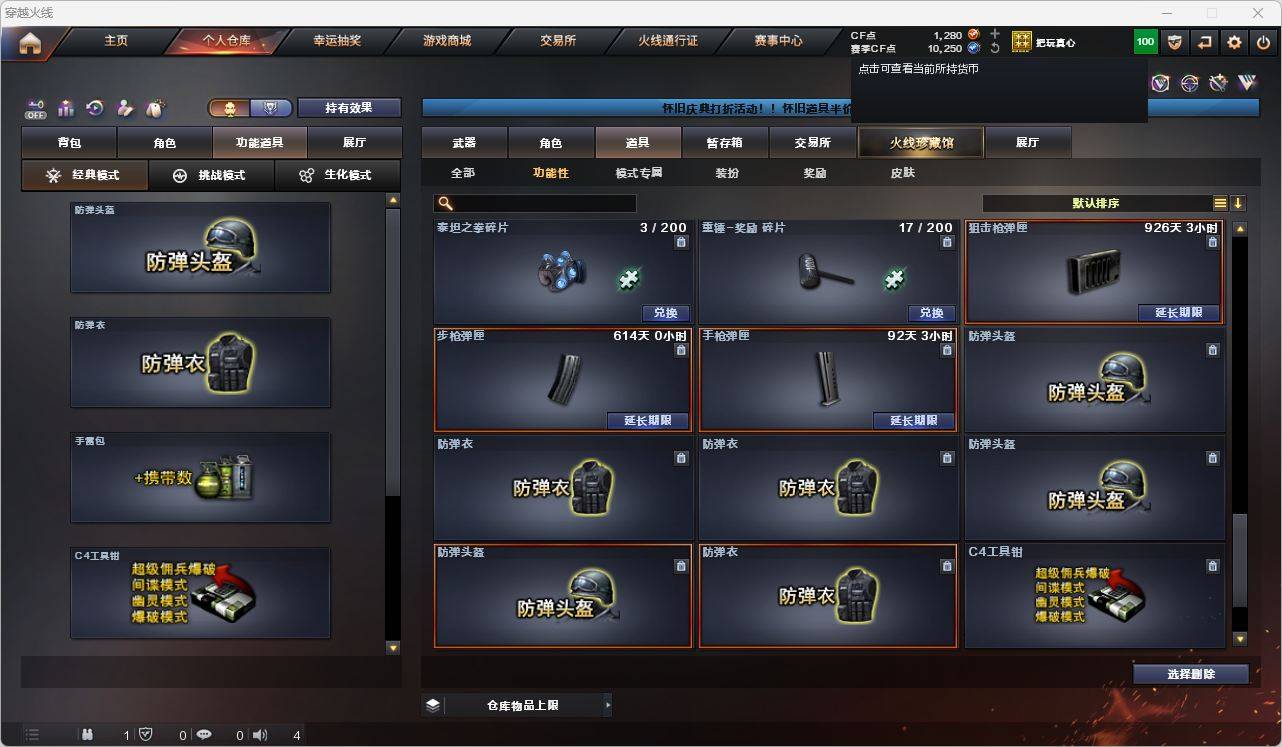1282x747 pixels.
Task: Click the speaker icon on the bottom bar
Action: click(x=259, y=735)
